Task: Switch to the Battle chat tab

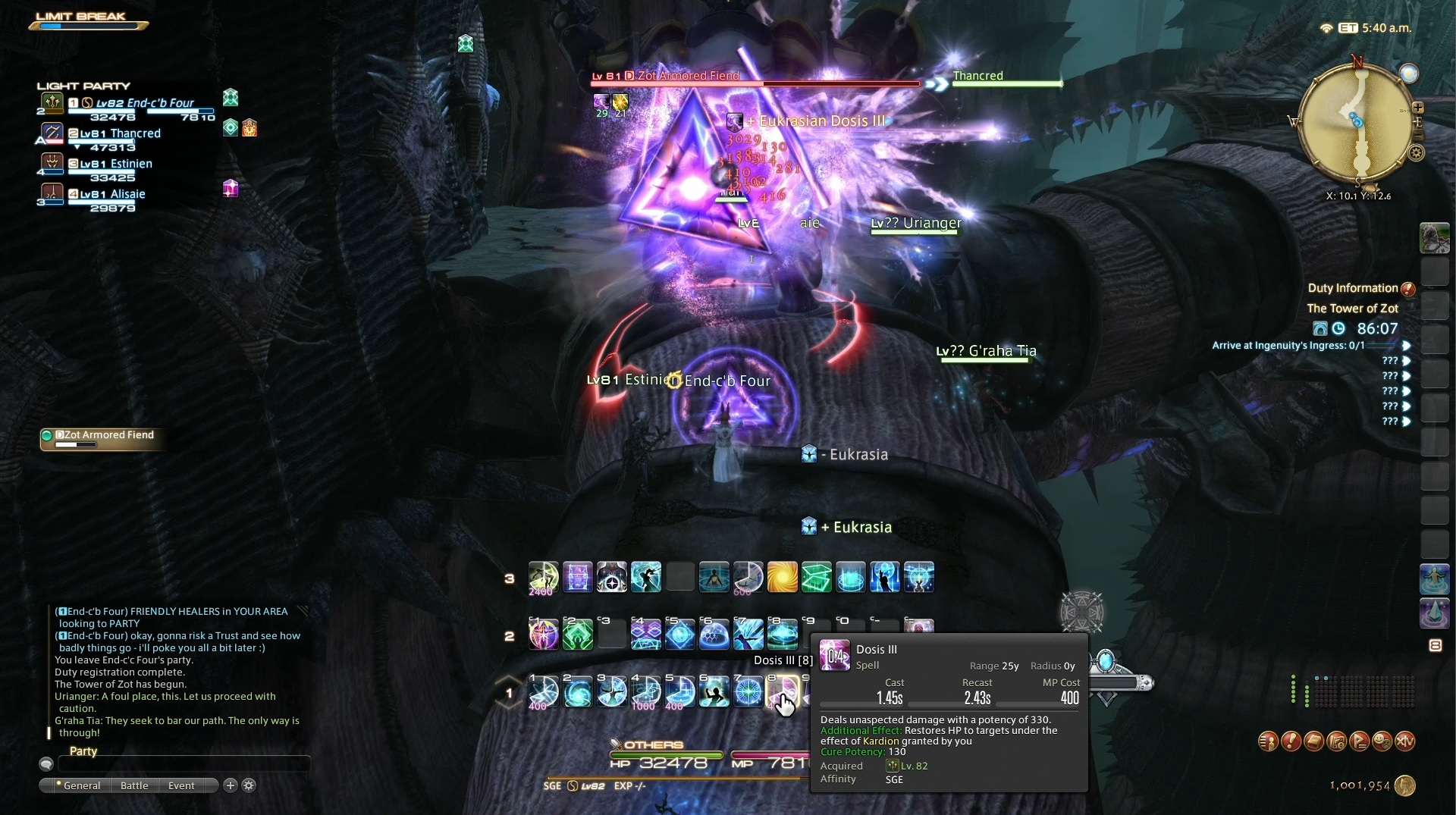Action: coord(133,785)
